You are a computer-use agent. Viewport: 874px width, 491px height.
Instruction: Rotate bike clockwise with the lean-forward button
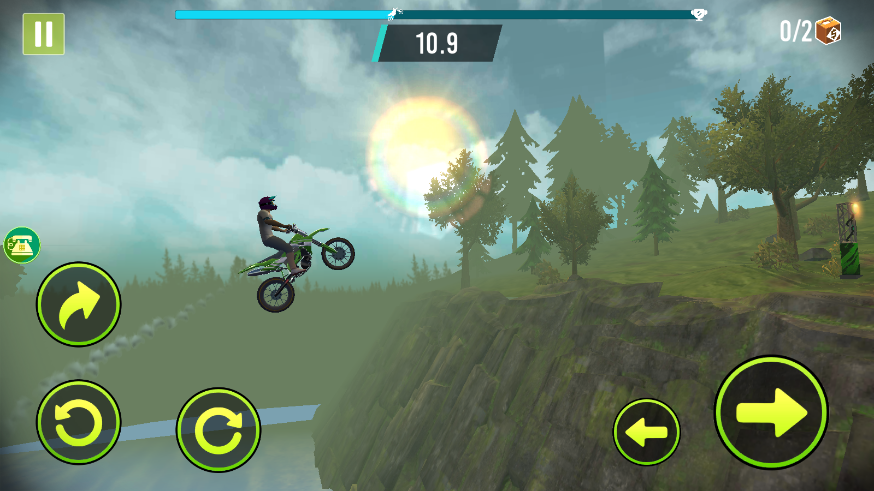(218, 430)
